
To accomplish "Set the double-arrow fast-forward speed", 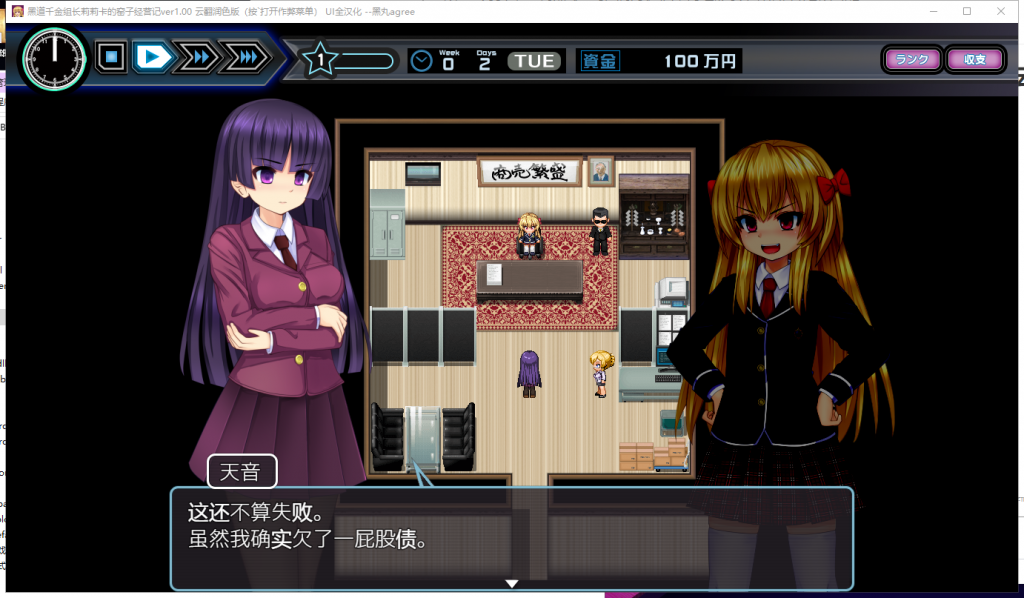I will (x=198, y=58).
